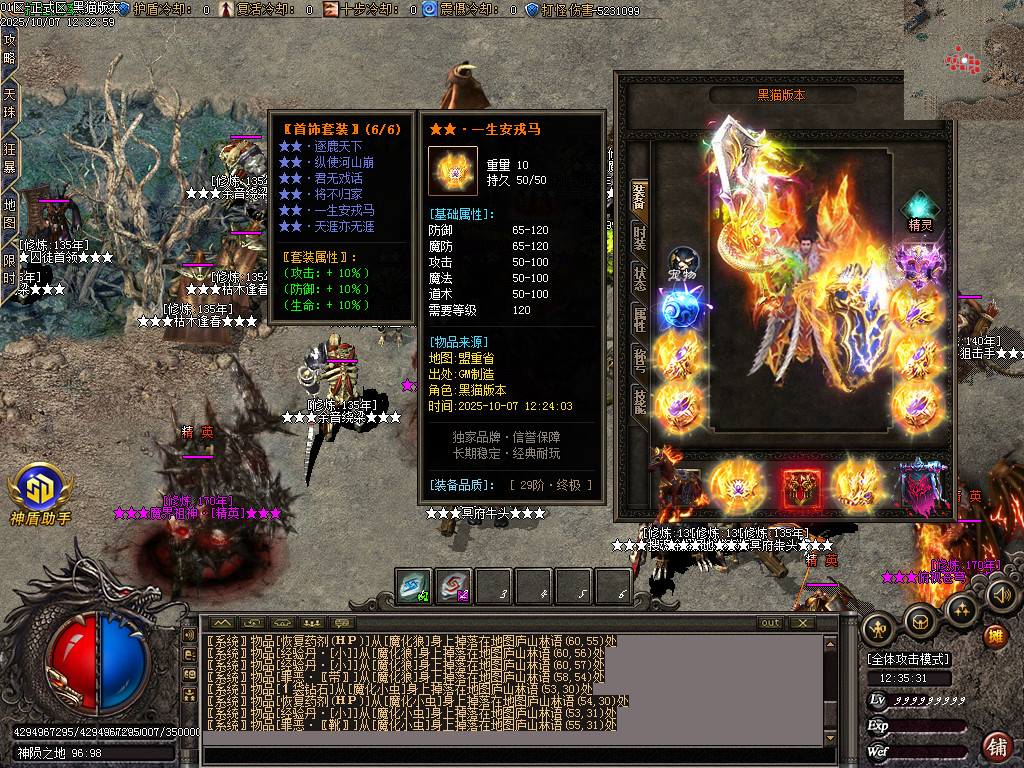Open the 铺 shop button
1024x768 pixels.
tap(996, 745)
